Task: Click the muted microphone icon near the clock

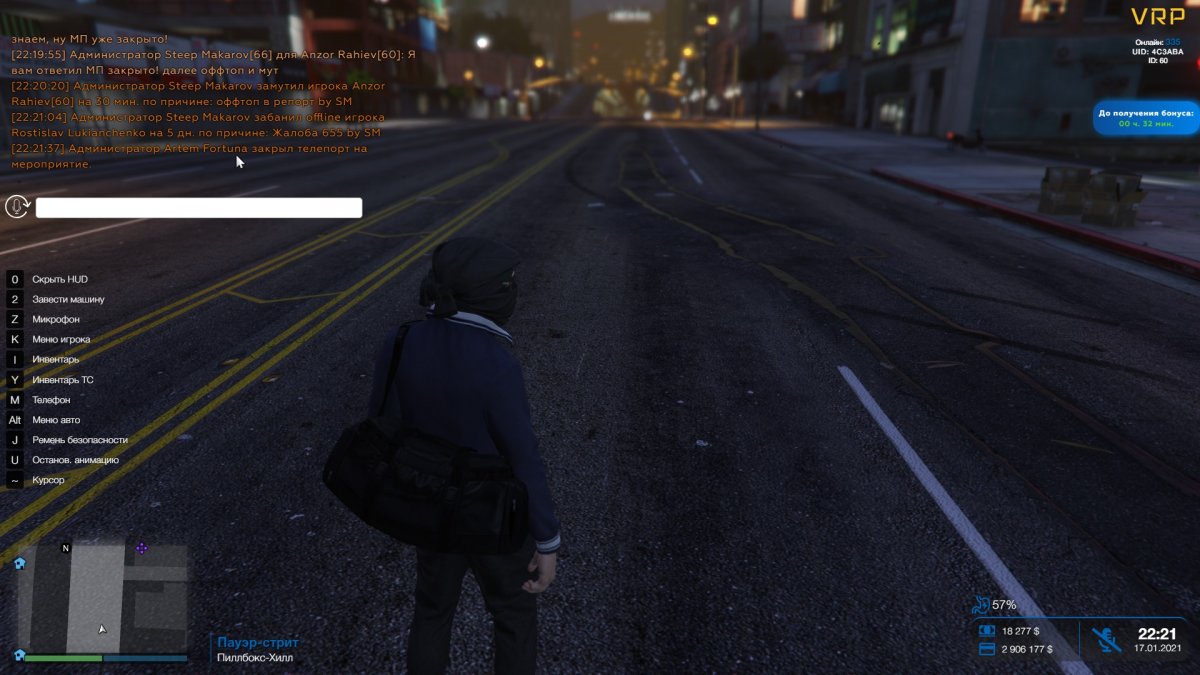Action: point(1104,639)
